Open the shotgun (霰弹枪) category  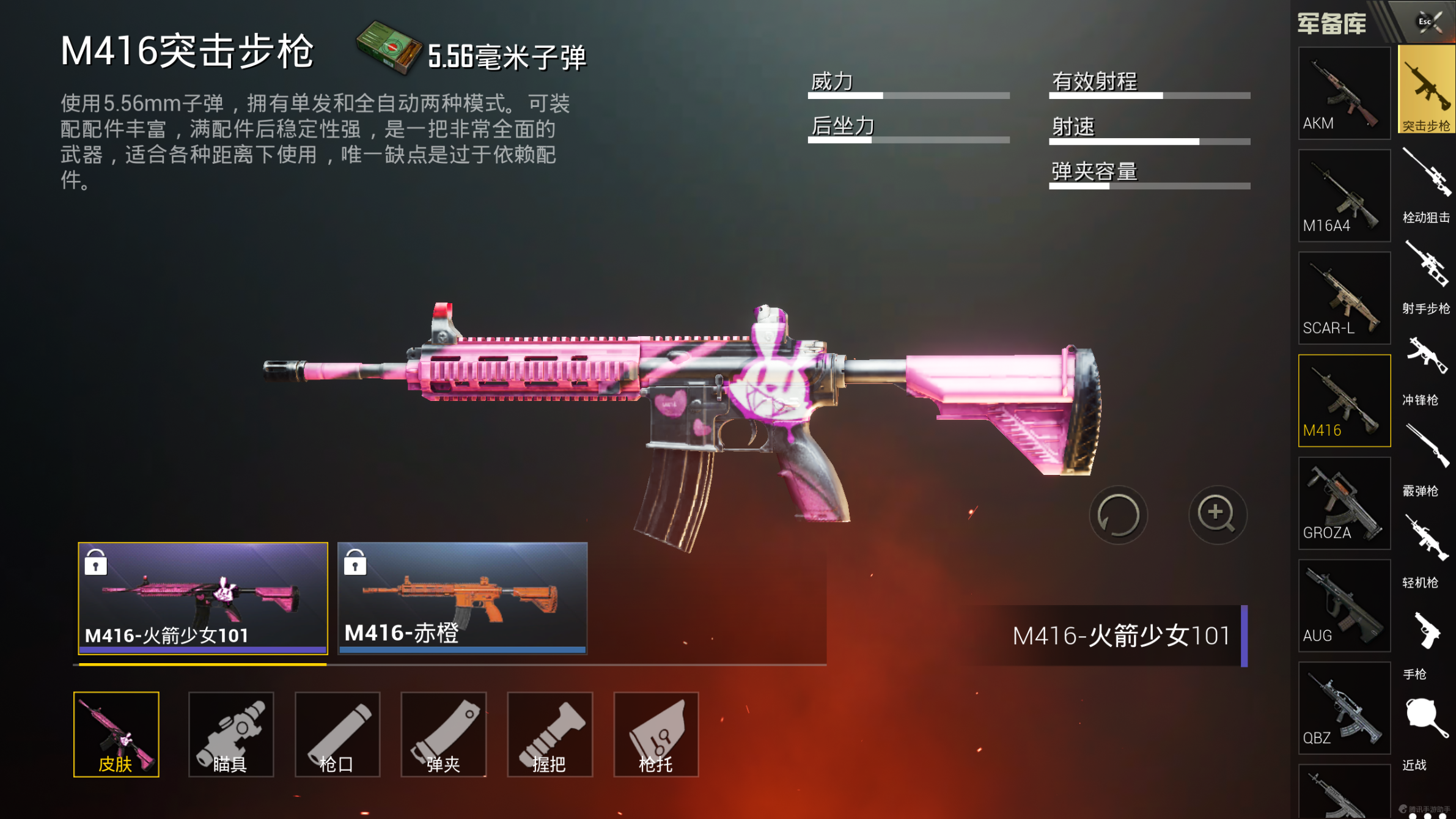[1425, 465]
